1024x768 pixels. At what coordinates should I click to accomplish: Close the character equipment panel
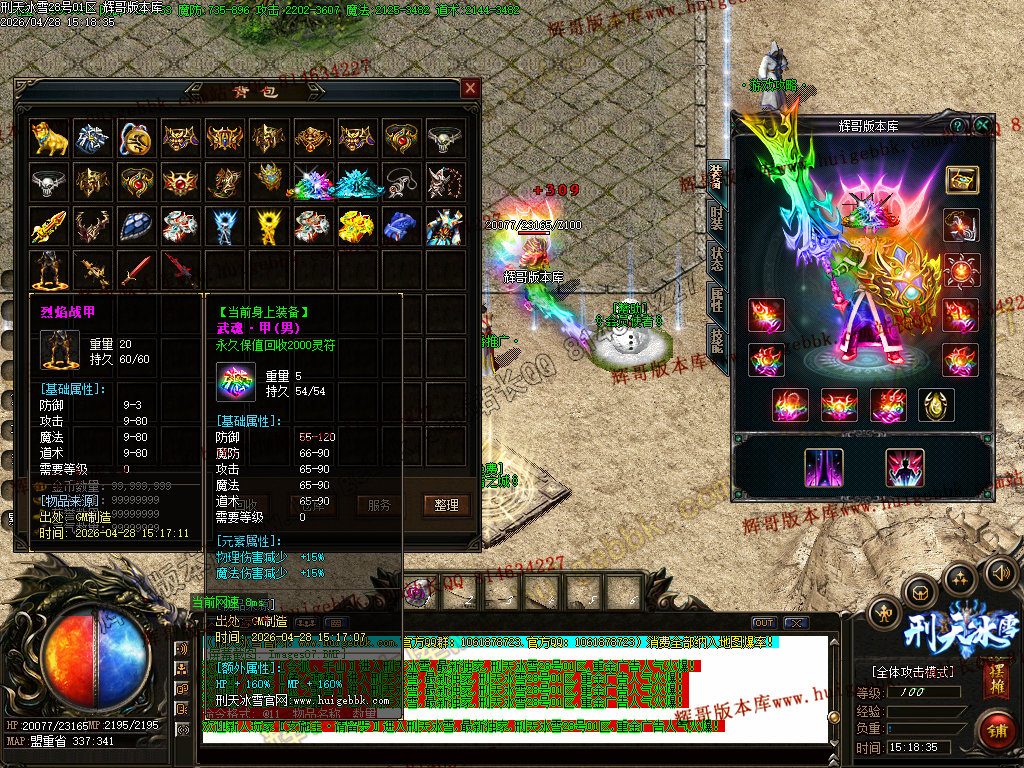tap(983, 125)
